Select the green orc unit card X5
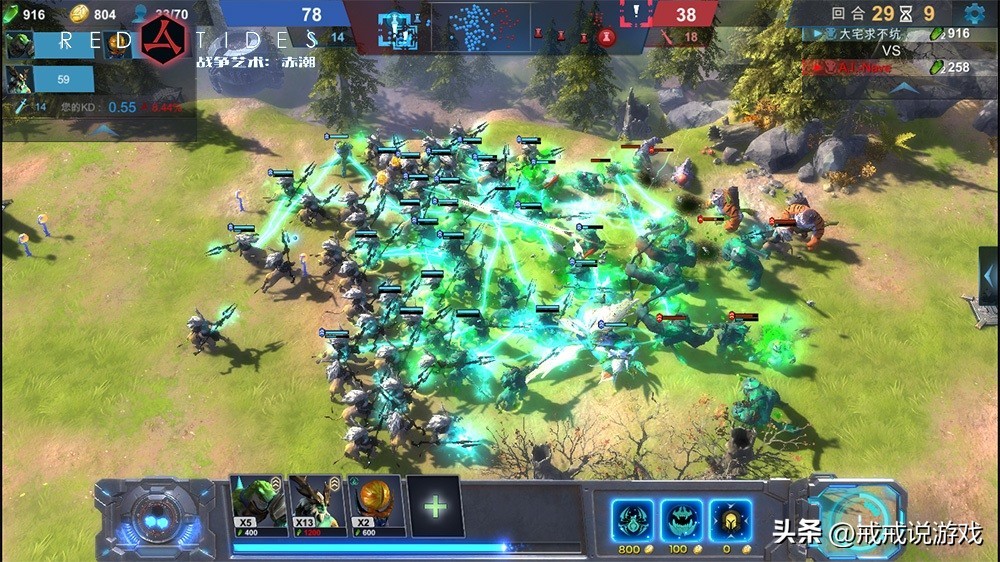The height and width of the screenshot is (562, 1000). 258,506
